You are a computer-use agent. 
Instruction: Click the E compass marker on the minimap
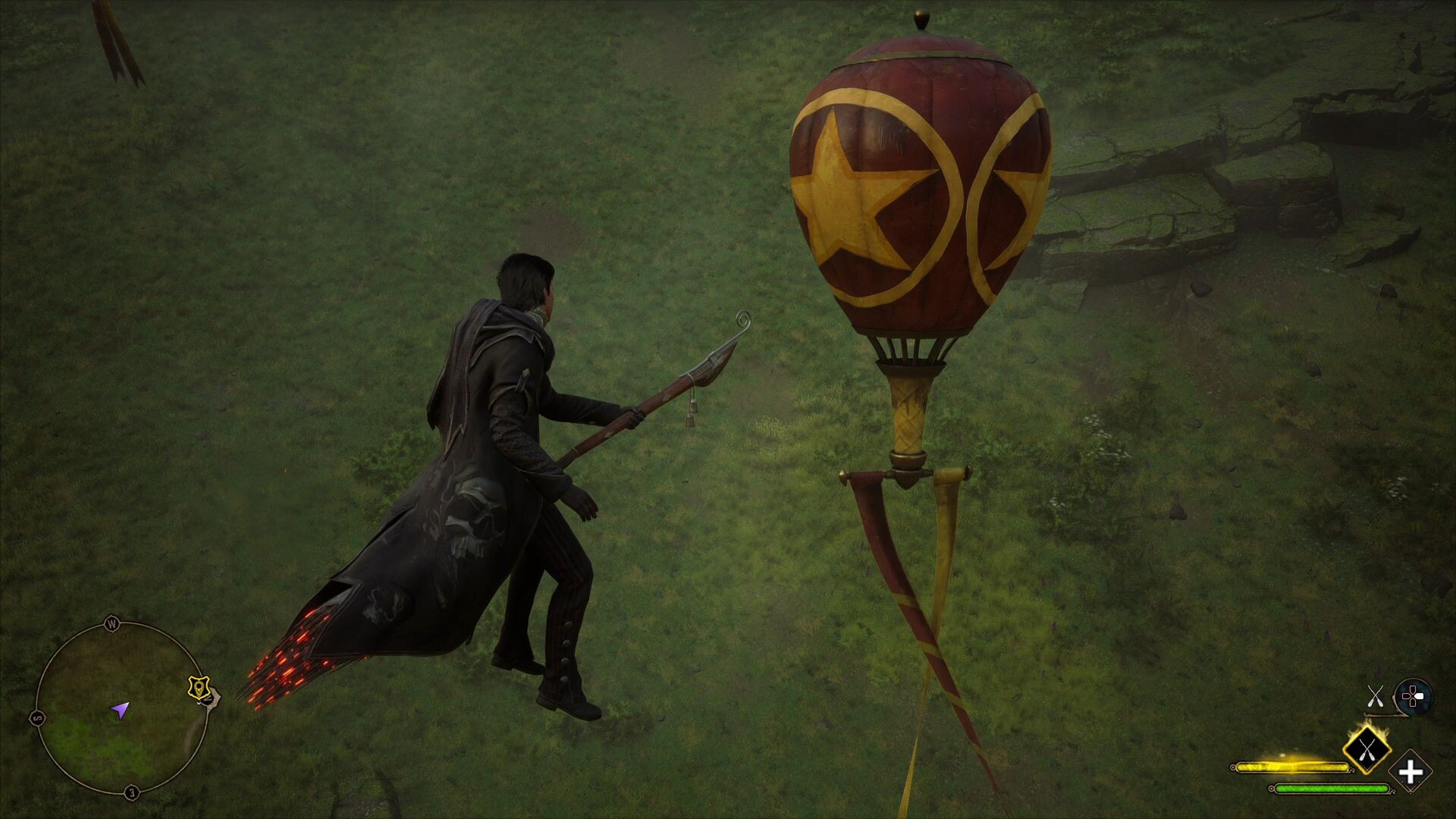(x=130, y=791)
